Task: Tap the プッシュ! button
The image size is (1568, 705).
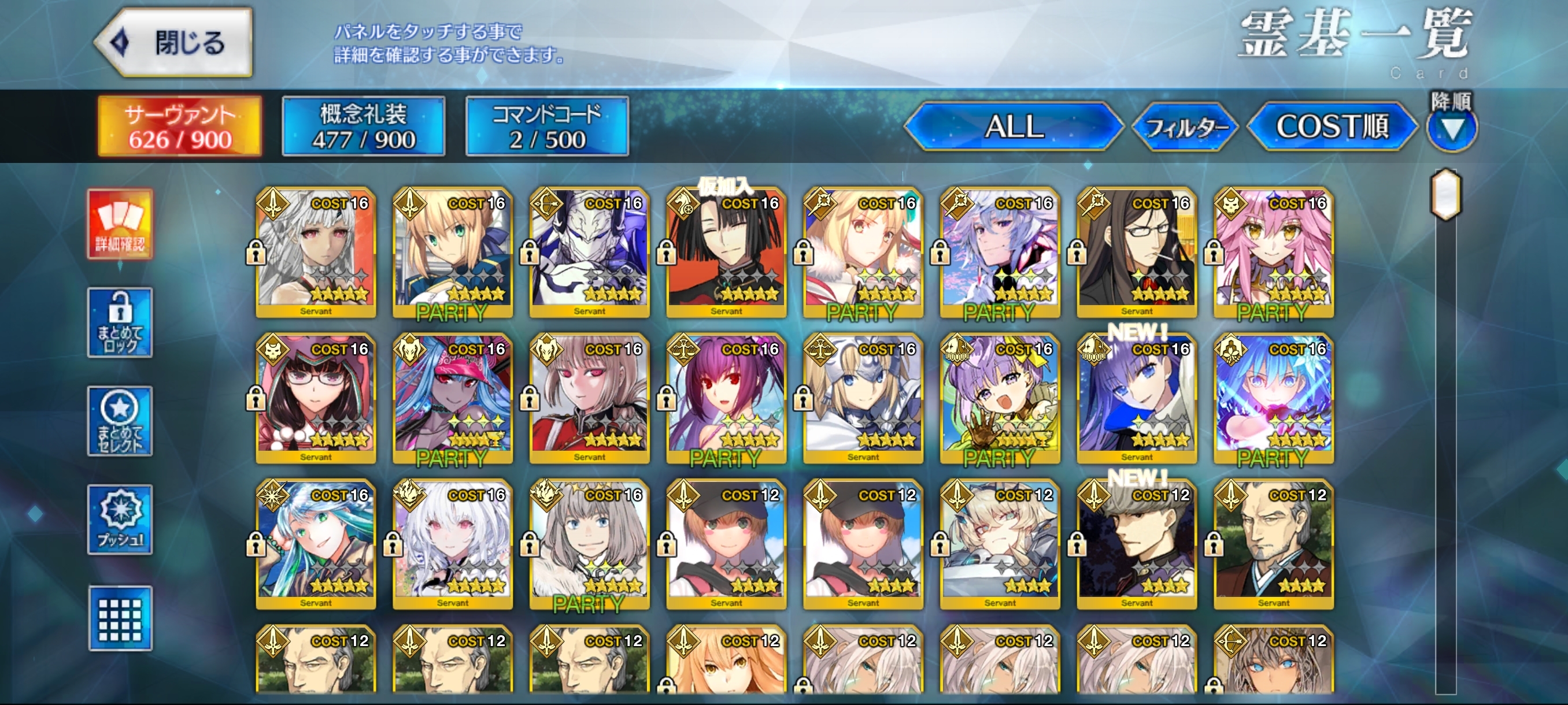Action: pos(120,520)
